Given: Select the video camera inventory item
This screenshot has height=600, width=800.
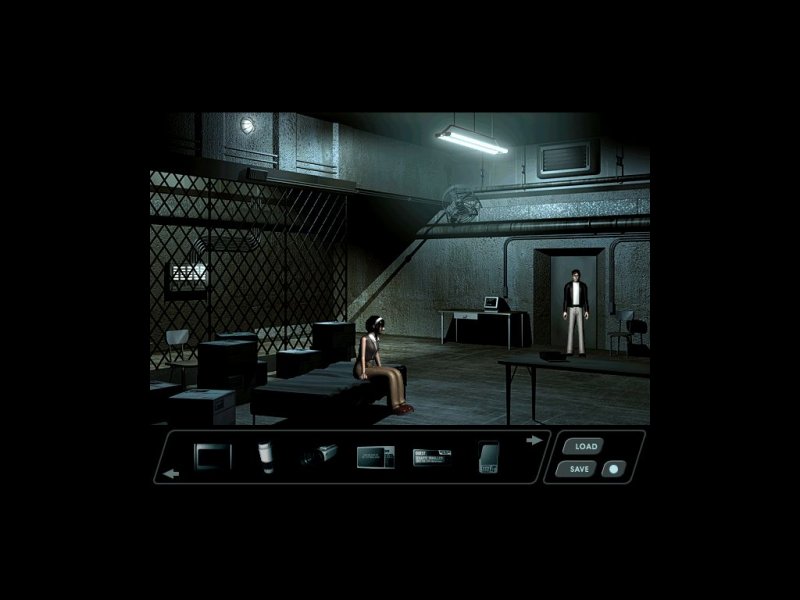Looking at the screenshot, I should tap(320, 458).
